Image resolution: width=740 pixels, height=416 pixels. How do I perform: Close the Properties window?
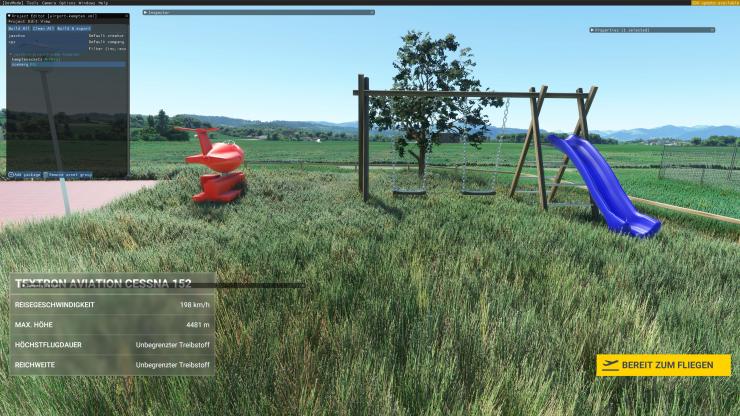click(711, 30)
